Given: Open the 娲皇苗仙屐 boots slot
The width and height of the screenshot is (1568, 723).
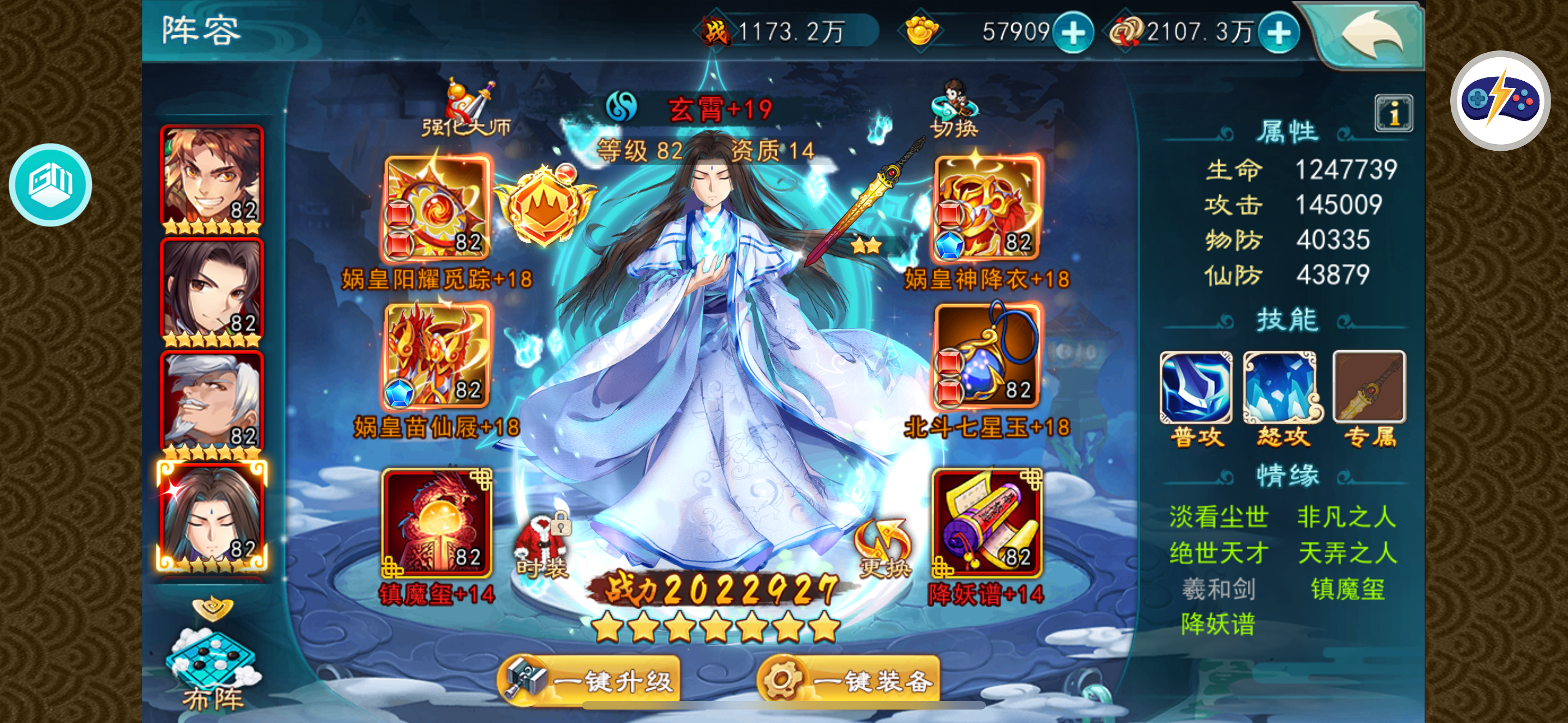Looking at the screenshot, I should click(437, 356).
